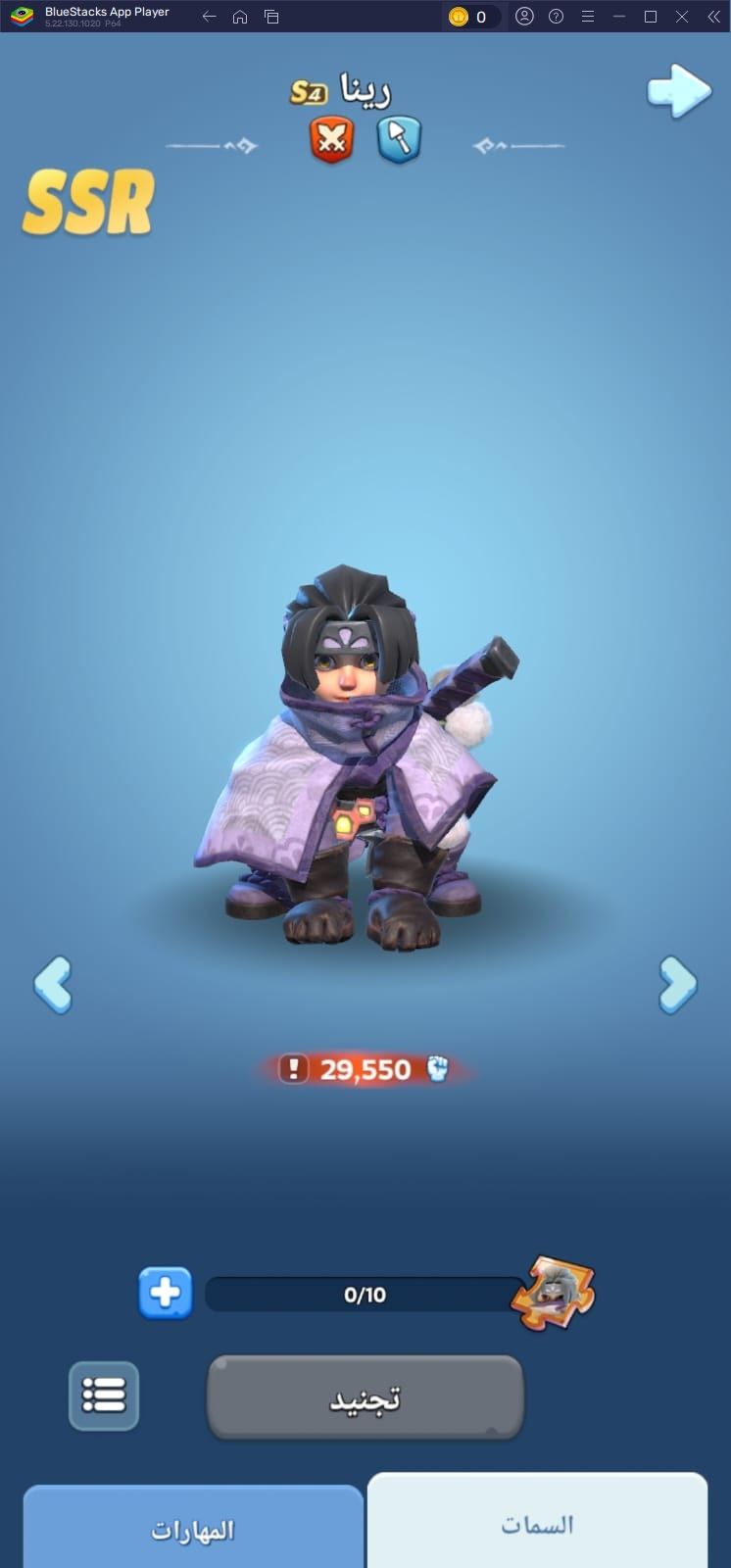The width and height of the screenshot is (731, 1568).
Task: Open the list menu icon button
Action: point(104,1396)
